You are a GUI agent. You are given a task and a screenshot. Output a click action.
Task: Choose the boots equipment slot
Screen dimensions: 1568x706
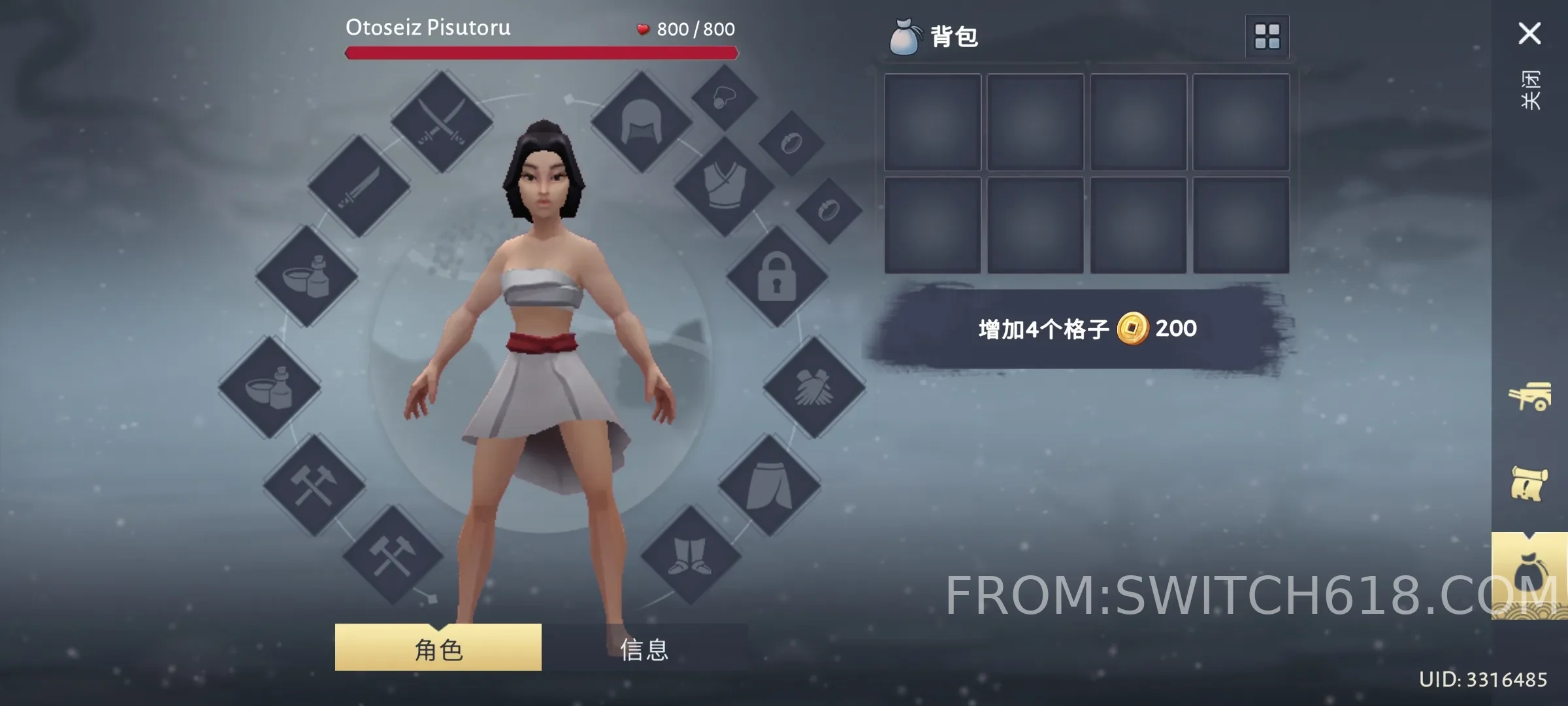pyautogui.click(x=691, y=556)
